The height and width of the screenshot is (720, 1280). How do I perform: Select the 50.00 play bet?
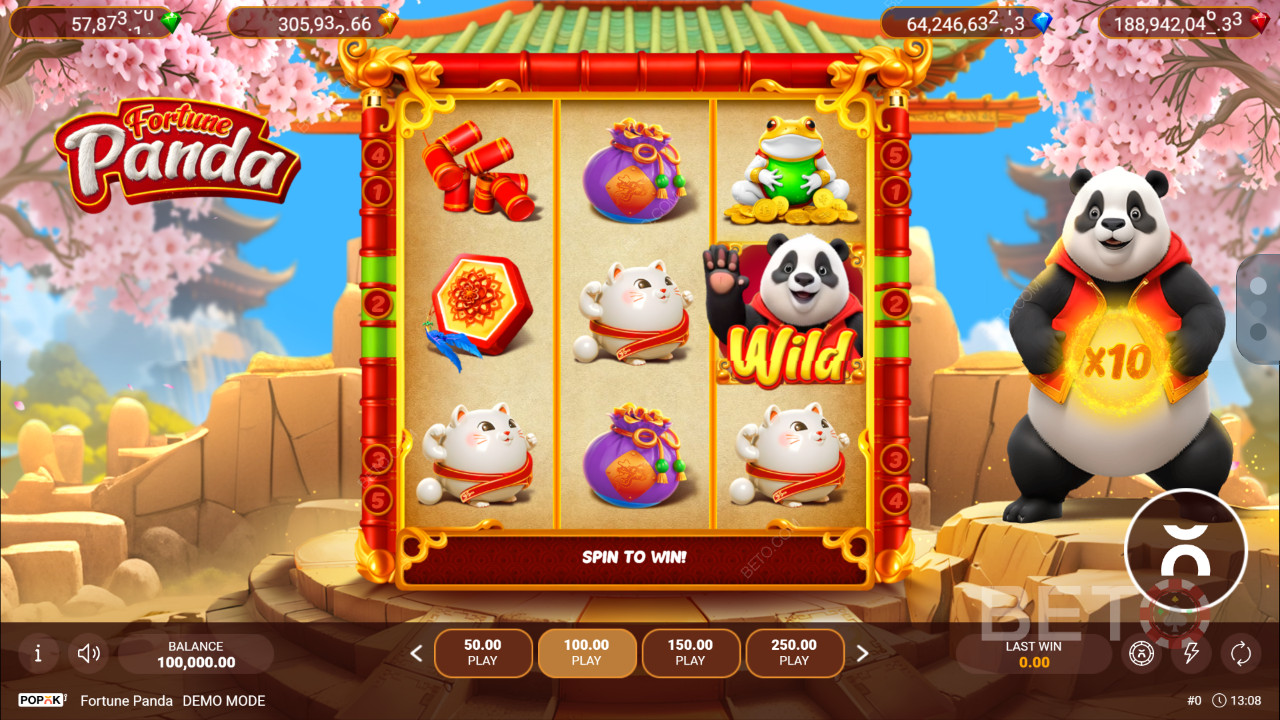coord(483,653)
